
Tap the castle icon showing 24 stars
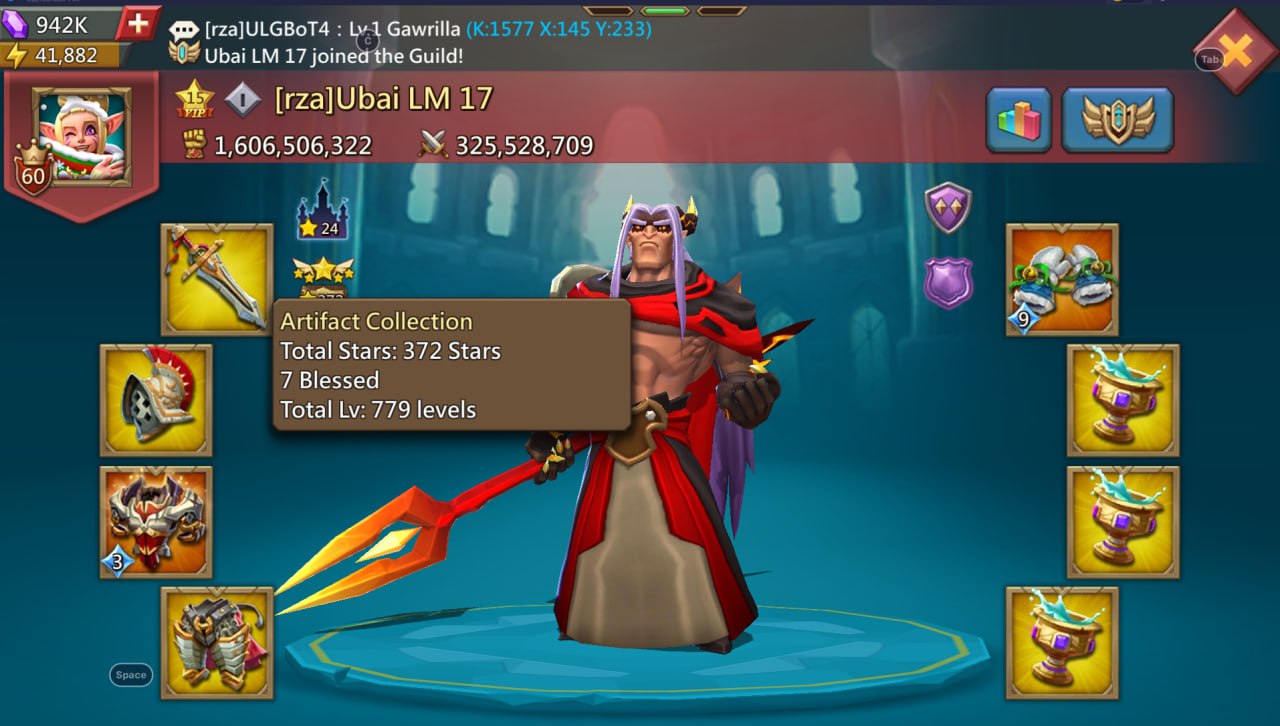pos(322,210)
